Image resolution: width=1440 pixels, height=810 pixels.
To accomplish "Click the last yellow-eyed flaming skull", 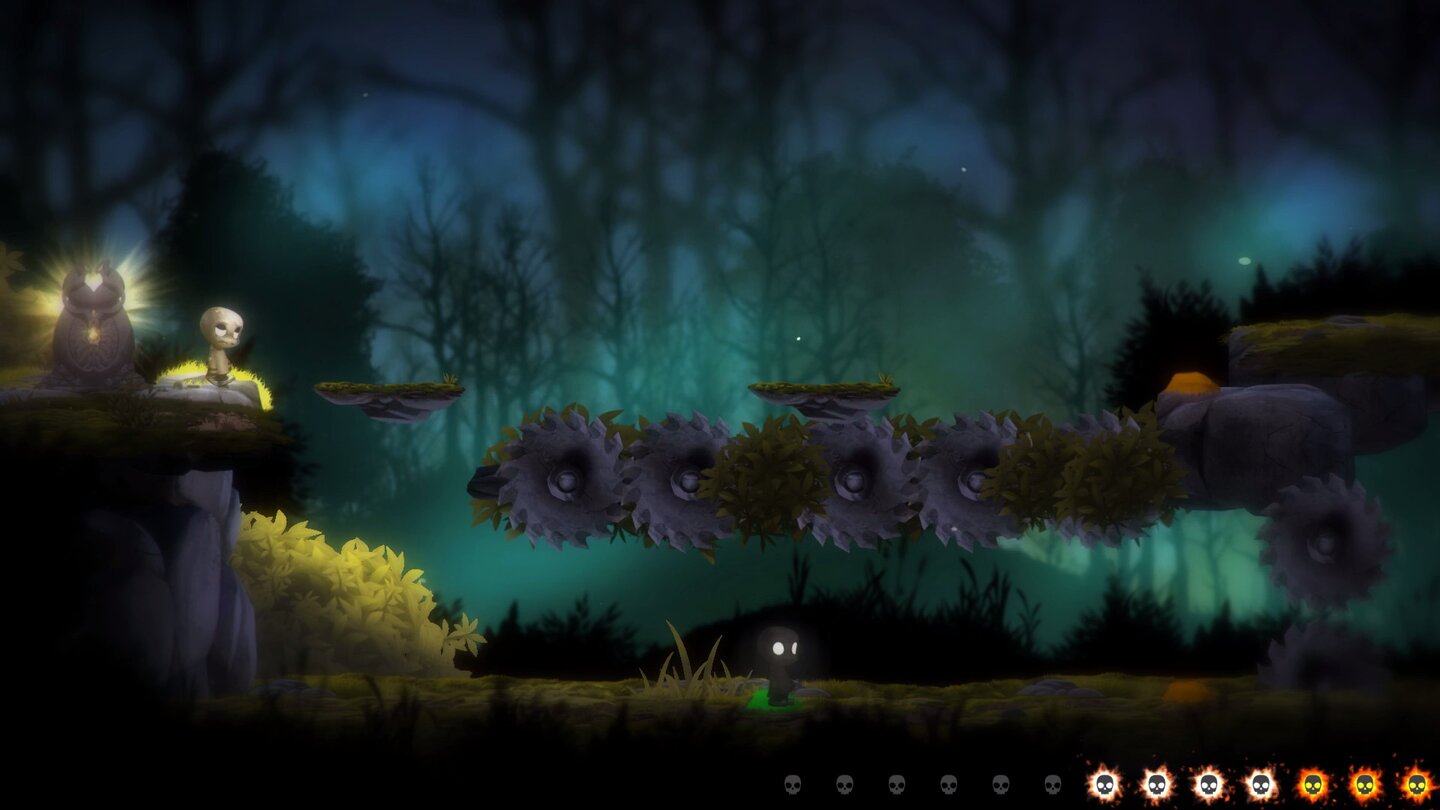I will [1420, 783].
